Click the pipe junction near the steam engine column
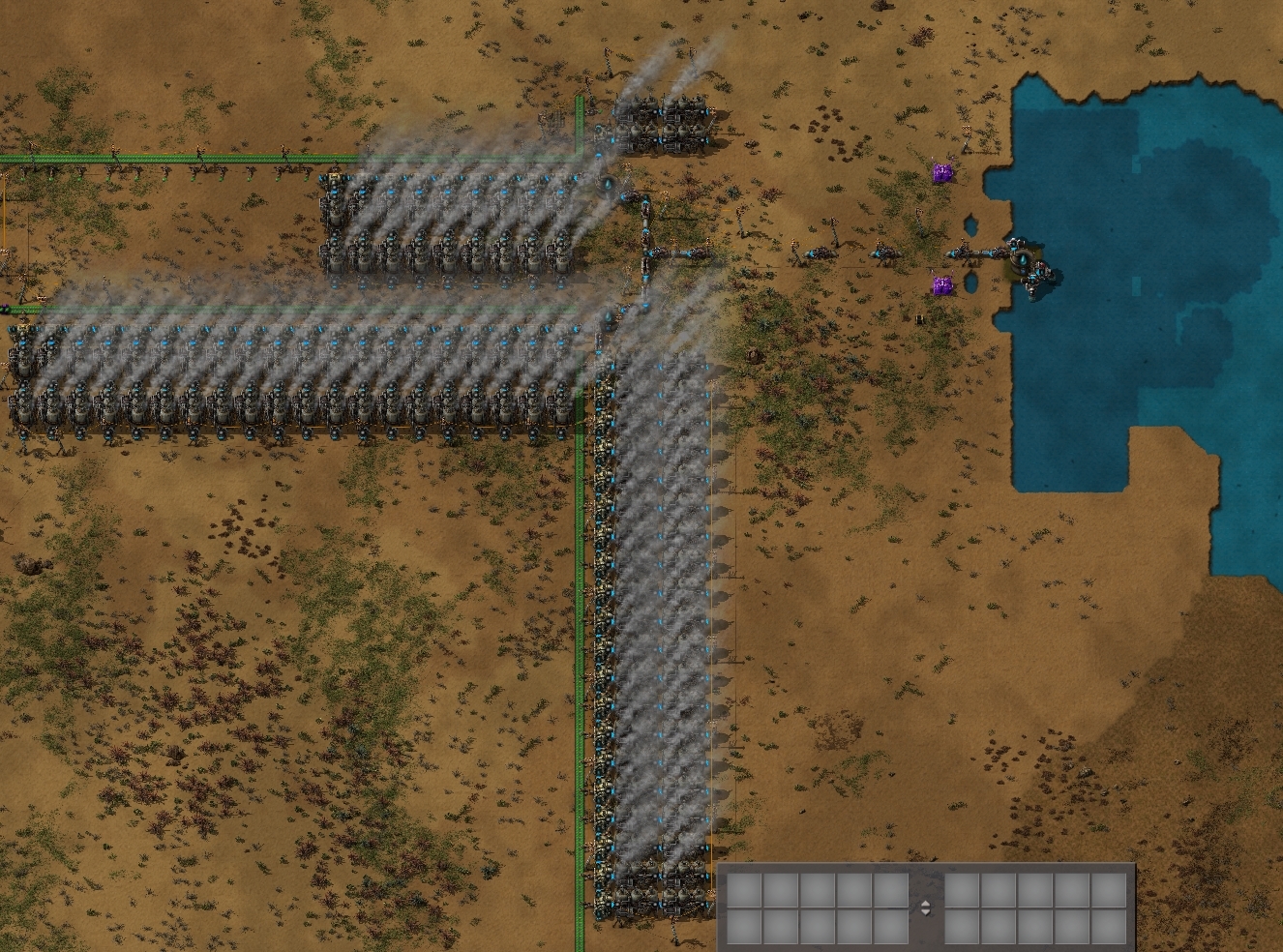1283x952 pixels. pos(643,250)
